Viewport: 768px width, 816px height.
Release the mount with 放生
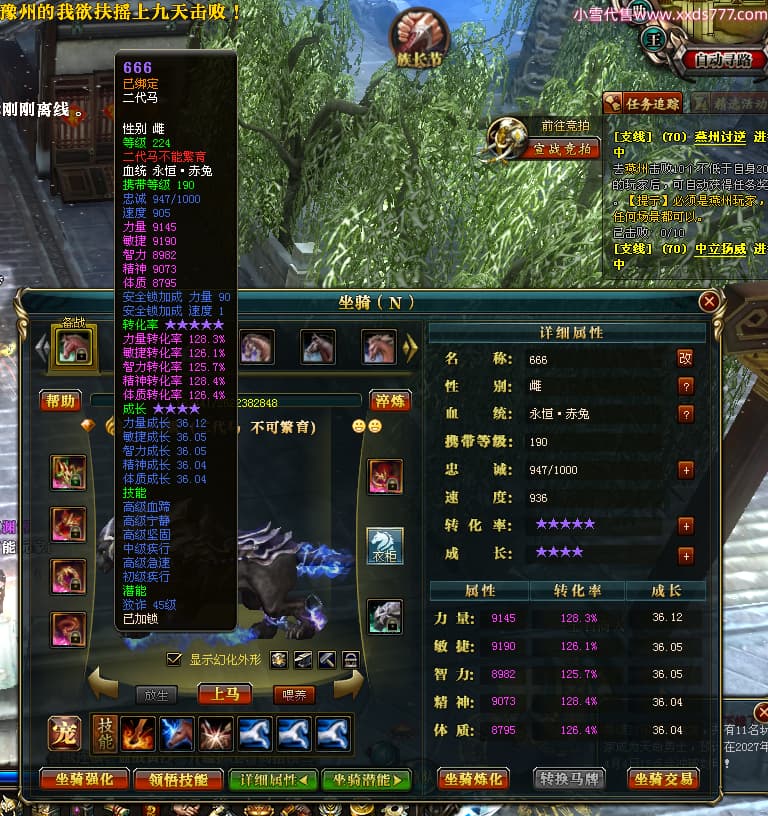156,694
